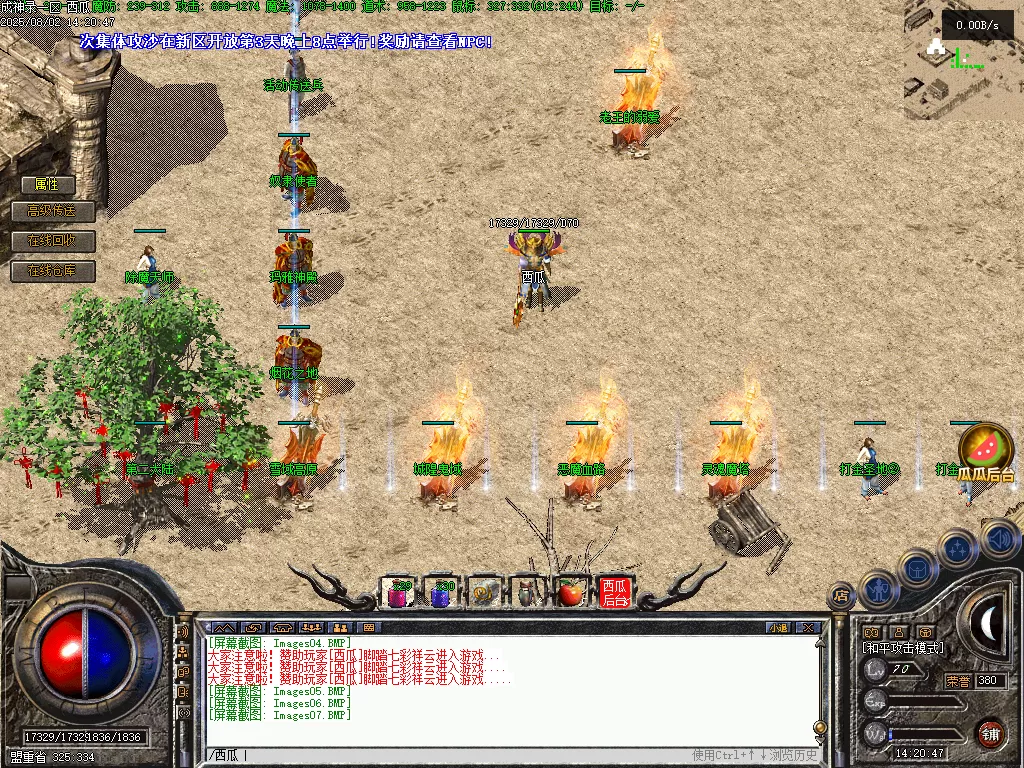Click the 高级传送 teleport button
The width and height of the screenshot is (1024, 768).
click(52, 211)
